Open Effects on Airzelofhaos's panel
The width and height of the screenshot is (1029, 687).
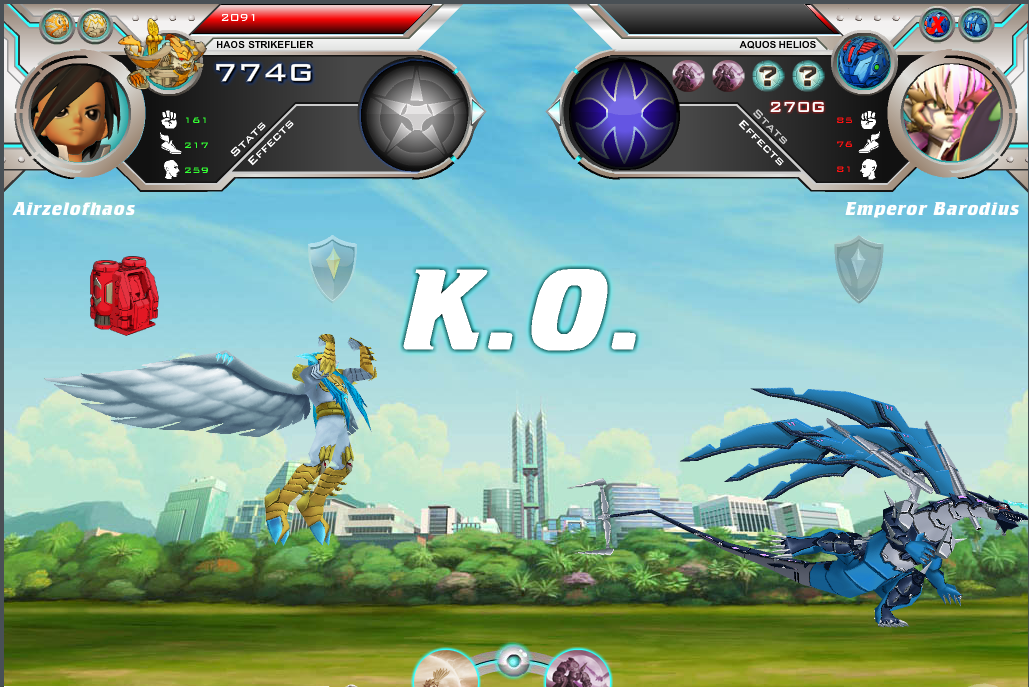pyautogui.click(x=271, y=143)
